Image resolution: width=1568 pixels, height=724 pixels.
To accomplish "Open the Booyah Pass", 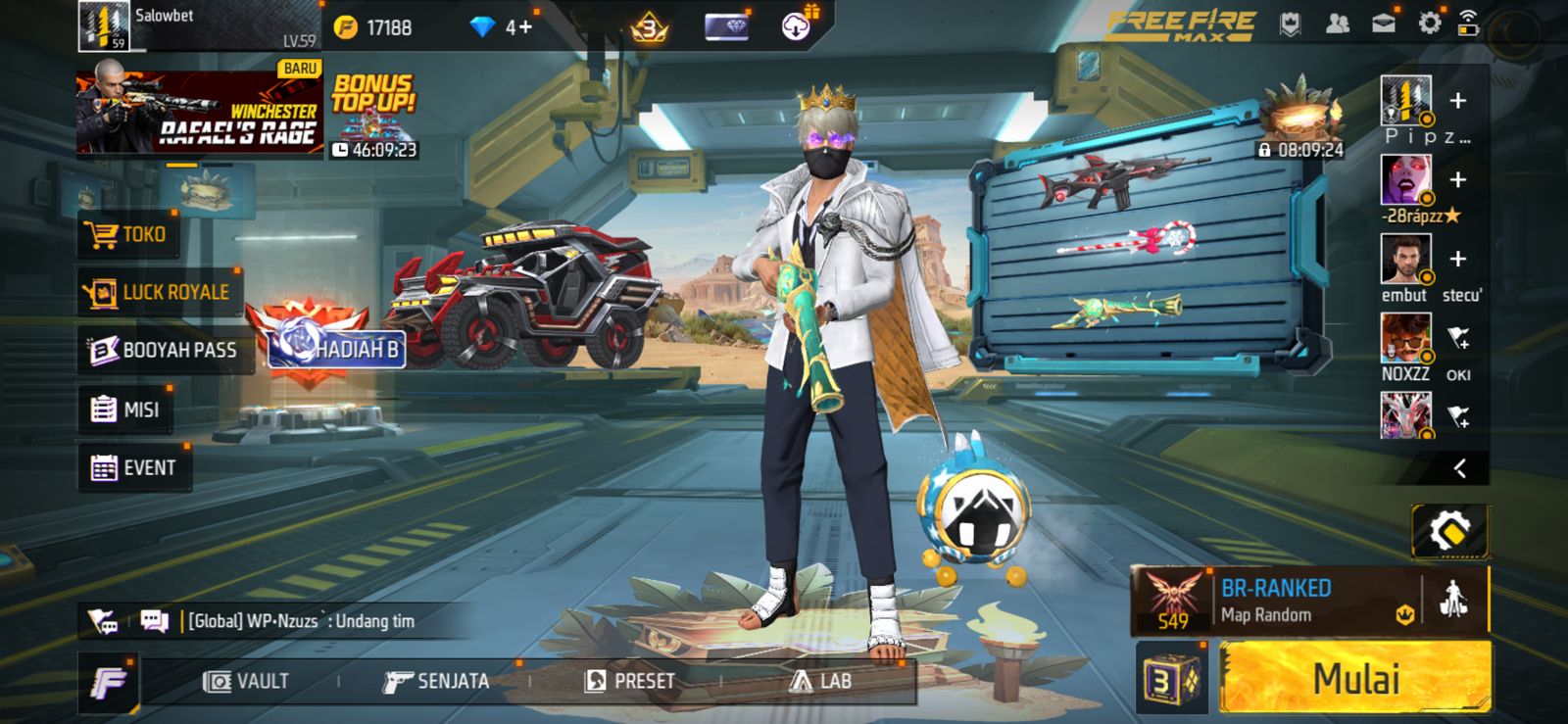I will [164, 350].
